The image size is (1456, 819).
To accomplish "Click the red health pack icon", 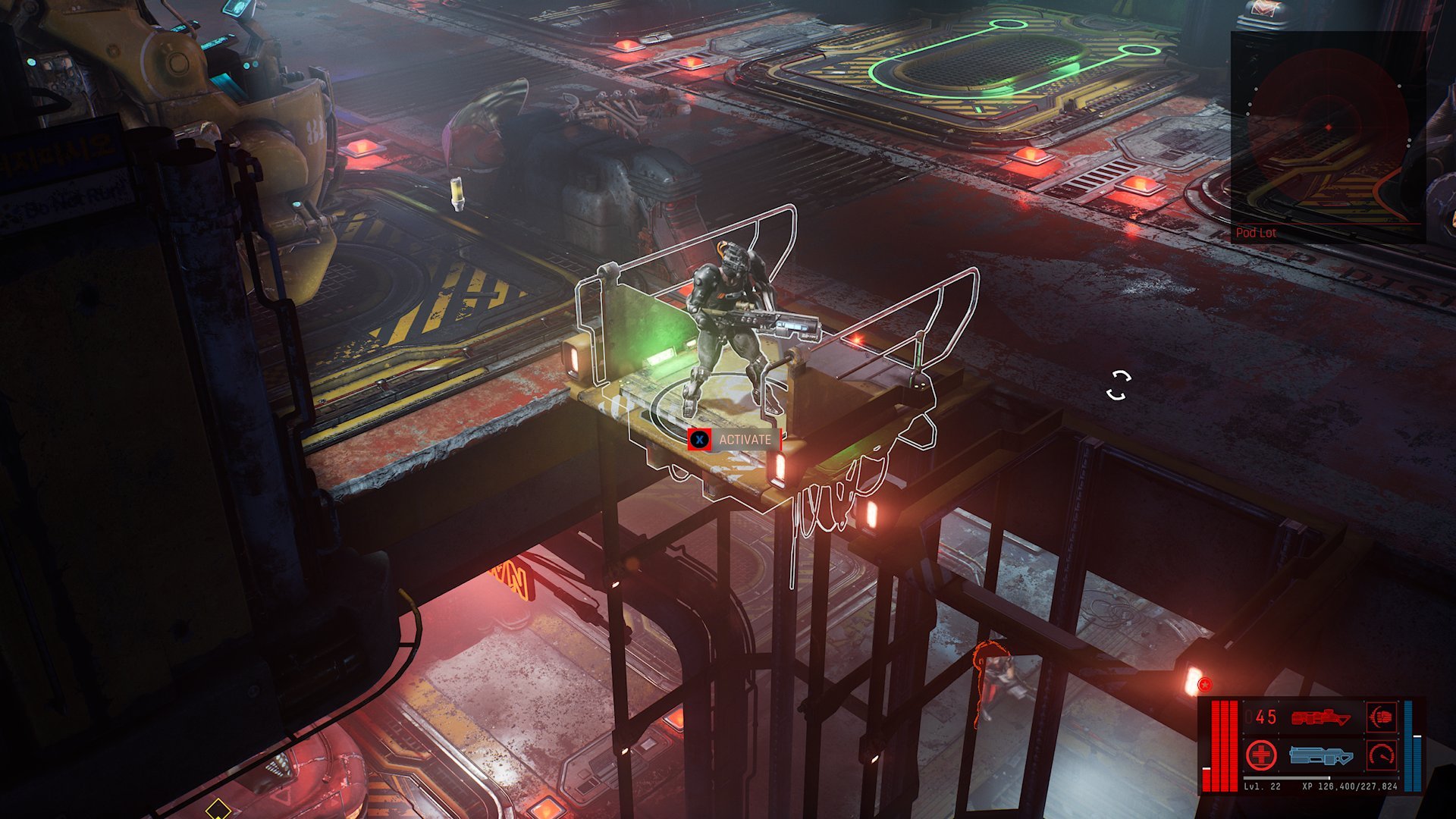I will point(1261,755).
